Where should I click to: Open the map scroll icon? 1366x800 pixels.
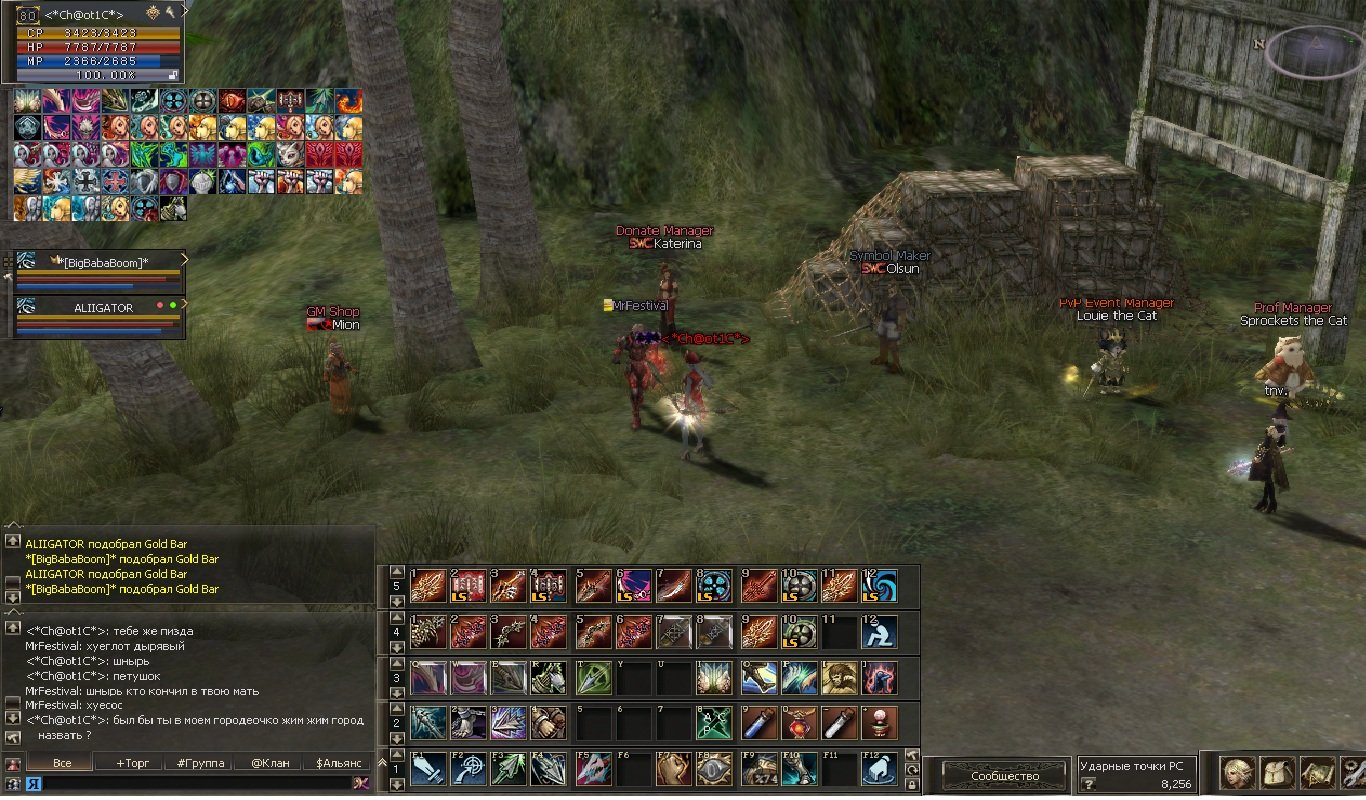tap(1317, 772)
